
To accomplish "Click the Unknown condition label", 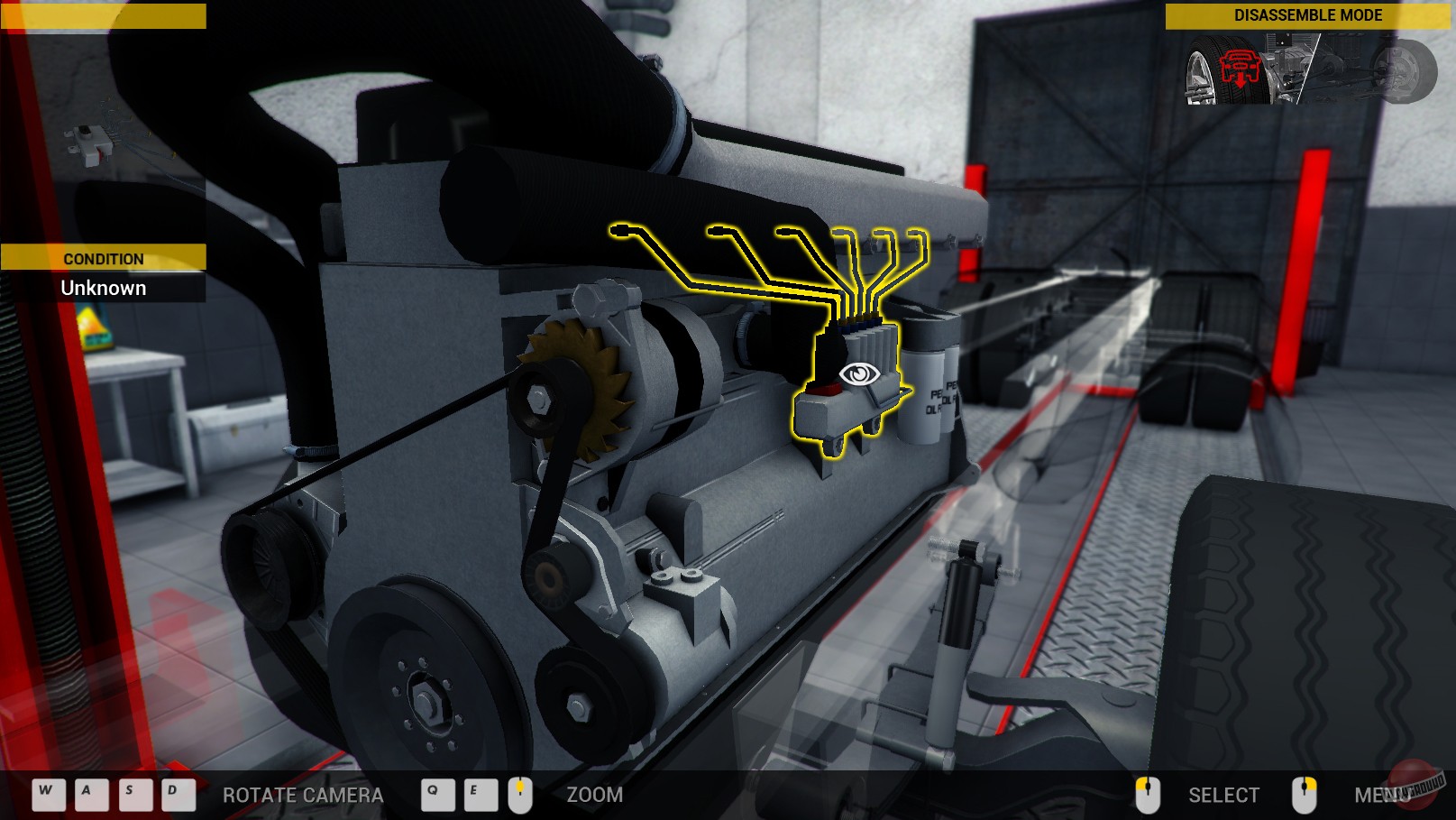I will (103, 287).
